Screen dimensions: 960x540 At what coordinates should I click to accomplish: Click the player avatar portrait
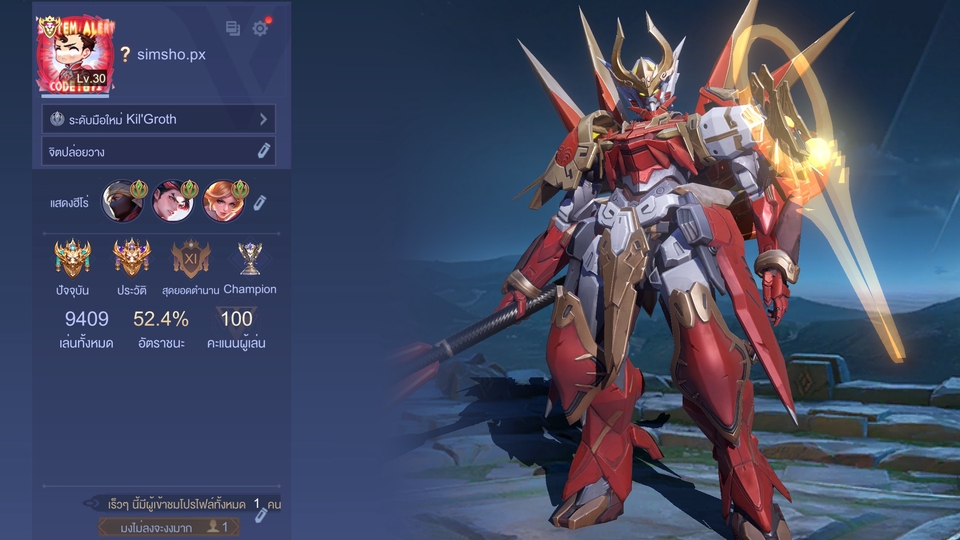[x=75, y=55]
